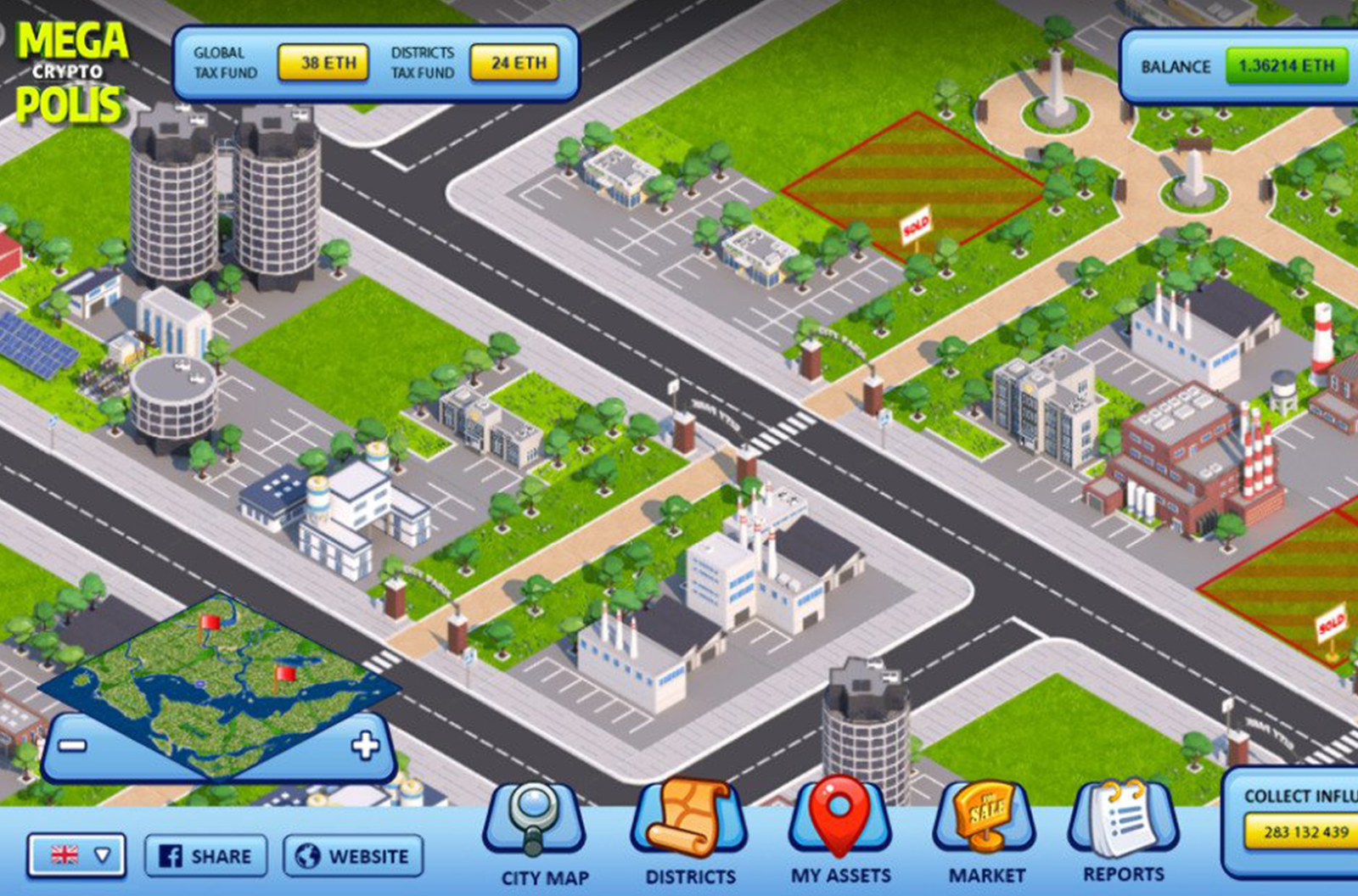
Task: Click the MegaCryptoPolis logo
Action: point(72,68)
